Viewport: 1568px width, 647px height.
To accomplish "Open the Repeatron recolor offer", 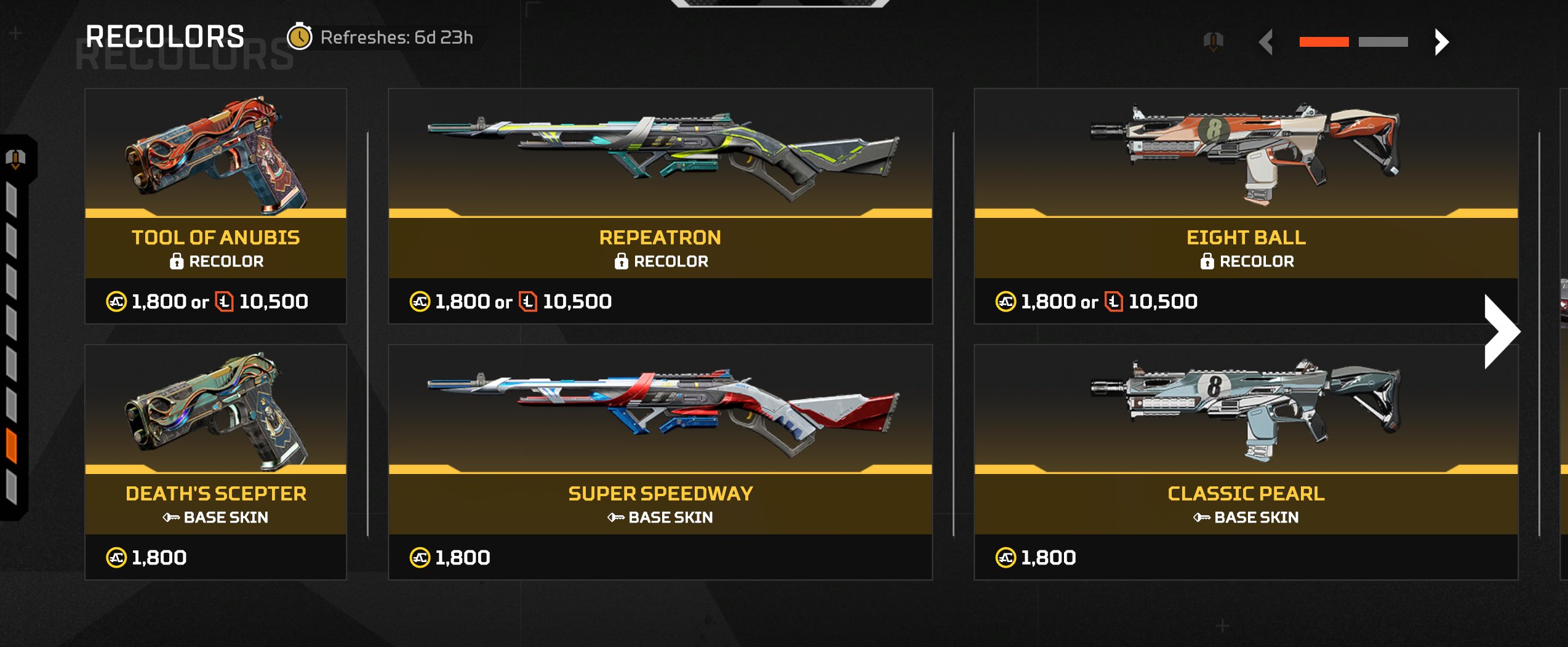I will point(660,206).
